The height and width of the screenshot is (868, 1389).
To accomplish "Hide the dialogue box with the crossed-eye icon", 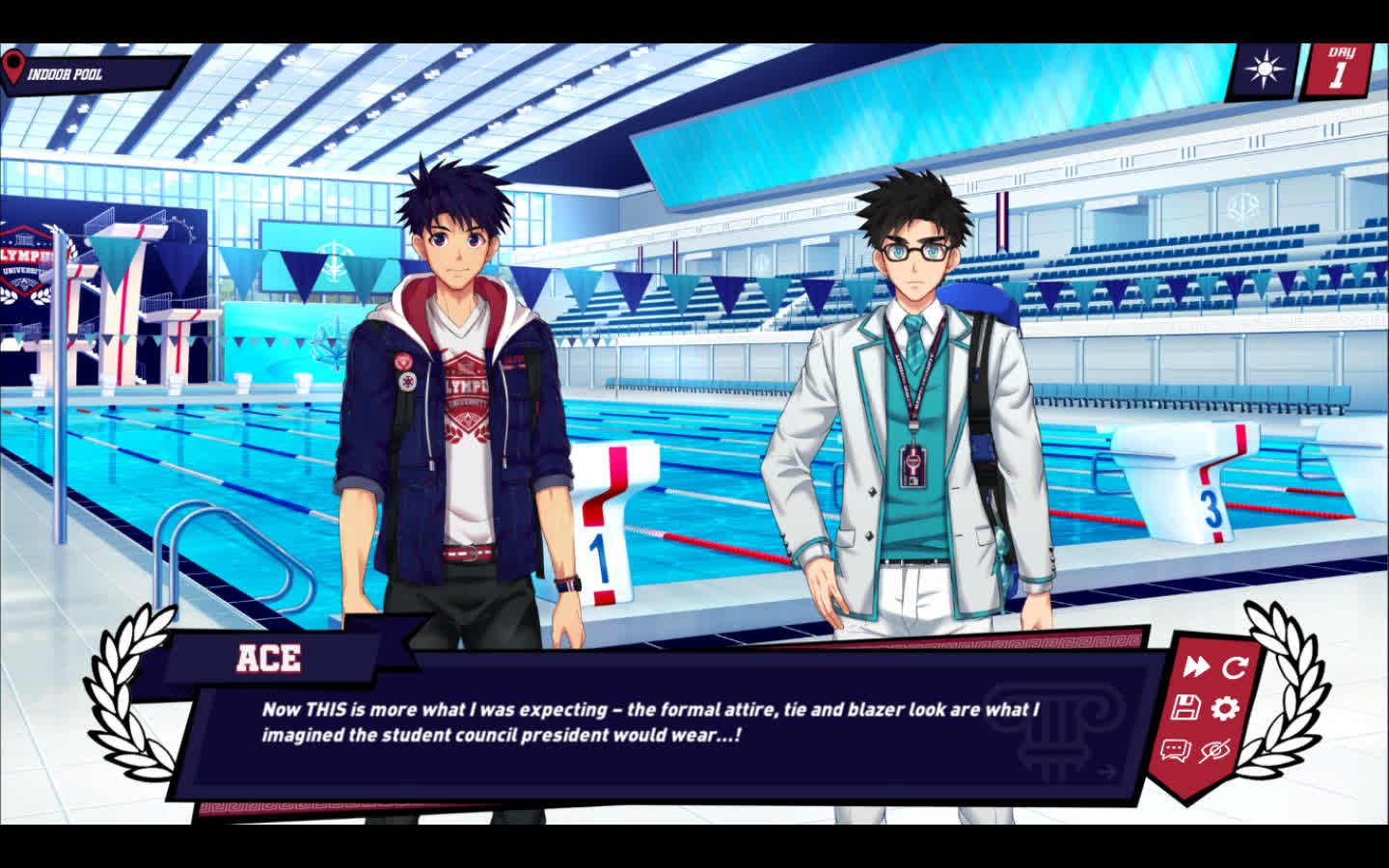I will click(1214, 749).
